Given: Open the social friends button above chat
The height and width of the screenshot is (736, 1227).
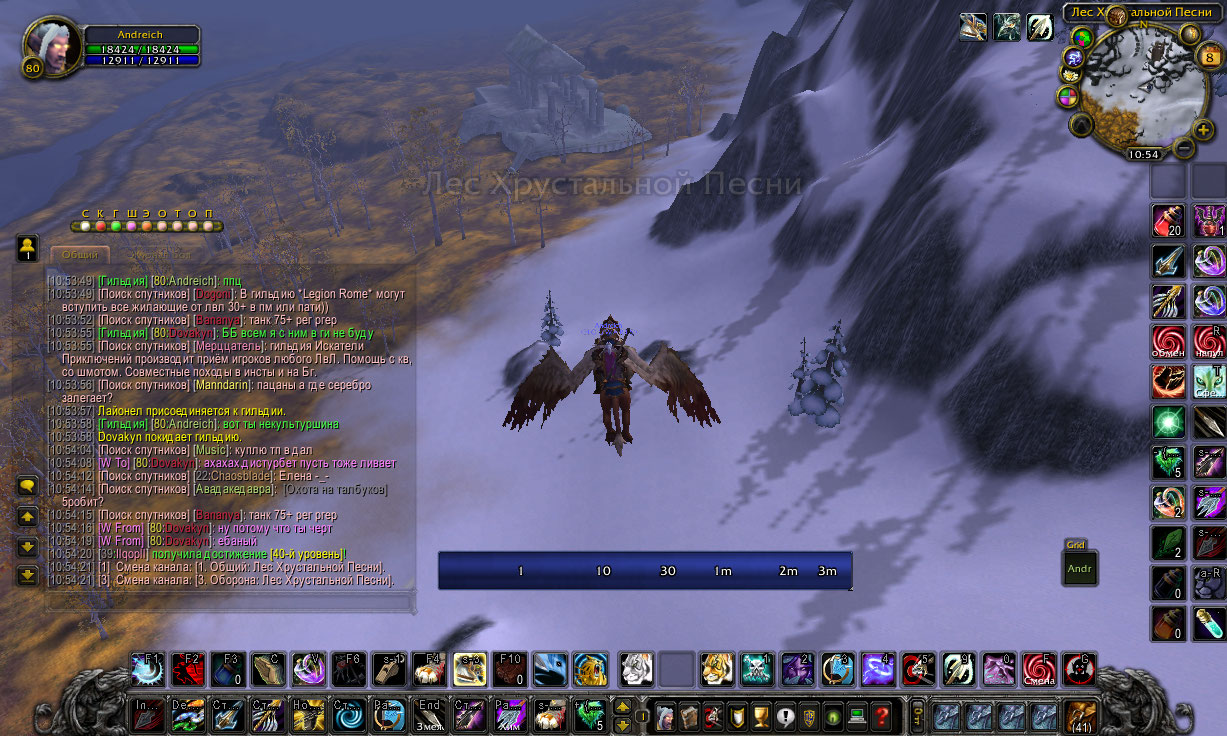Looking at the screenshot, I should coord(28,248).
